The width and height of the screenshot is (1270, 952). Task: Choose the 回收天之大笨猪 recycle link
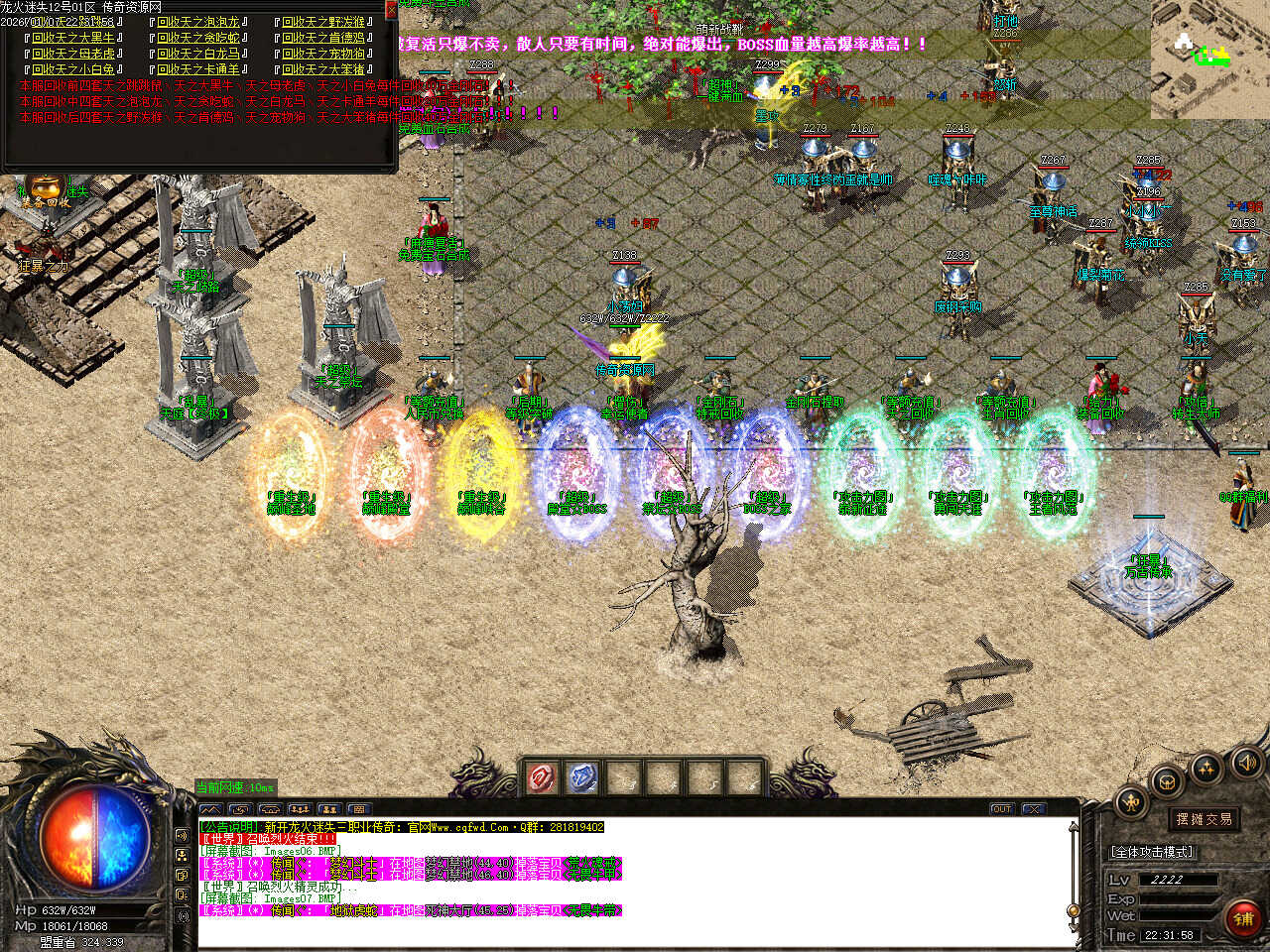pos(323,69)
